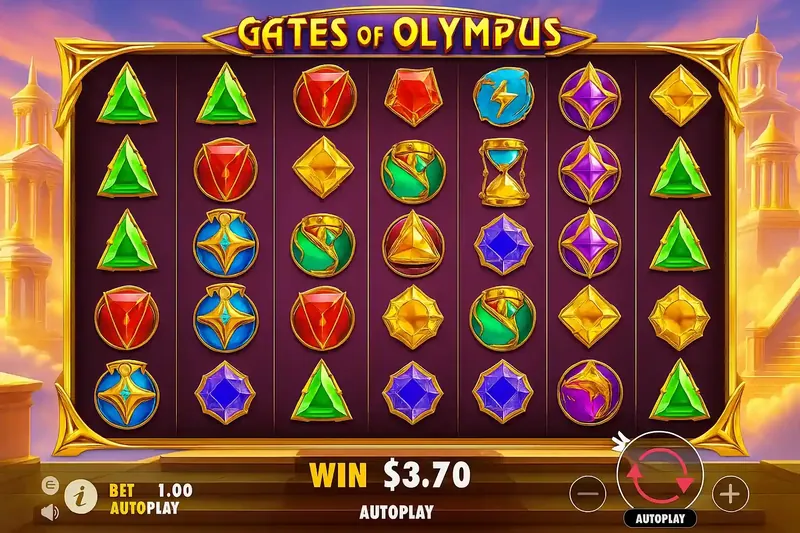
Task: Open the small menu icon above the speaker
Action: point(49,484)
